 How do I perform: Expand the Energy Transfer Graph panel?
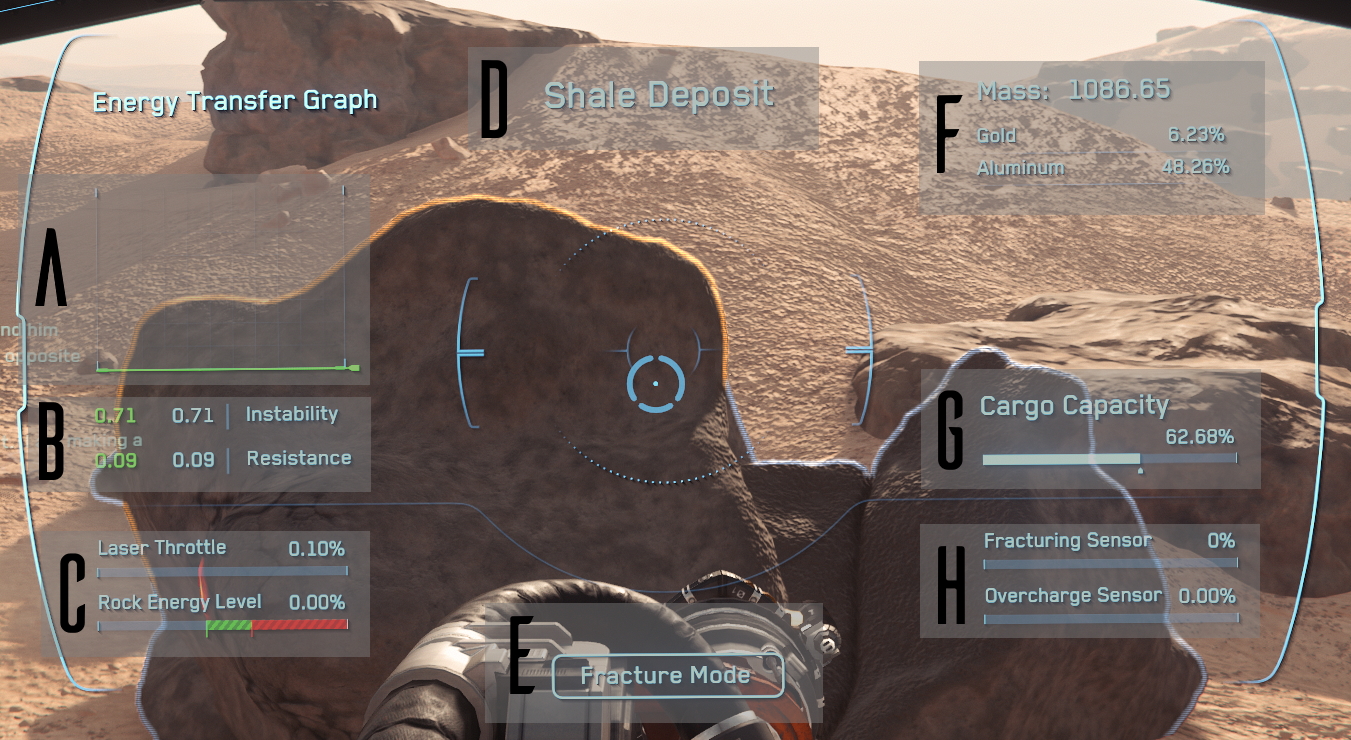point(235,100)
